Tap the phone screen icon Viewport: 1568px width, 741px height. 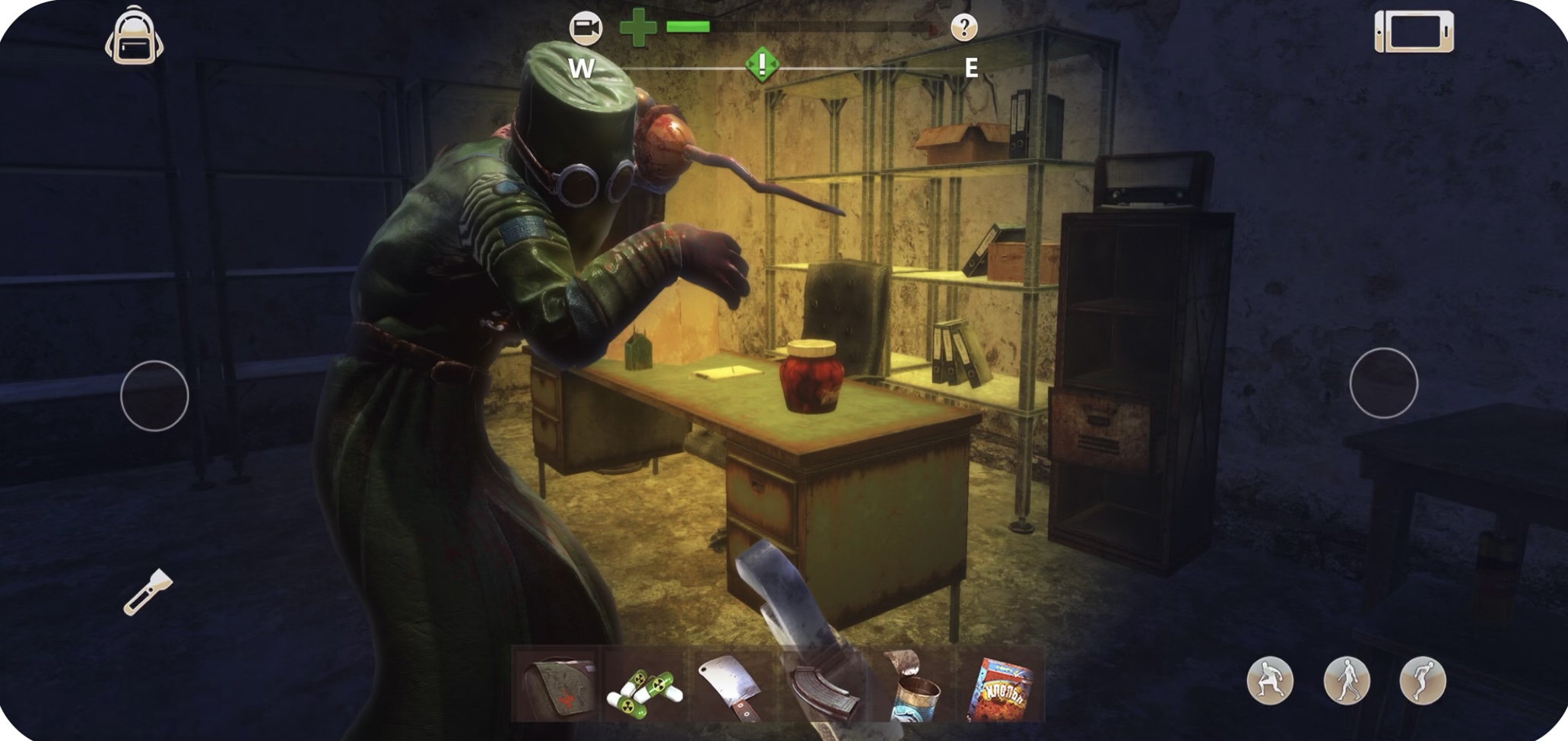1414,32
